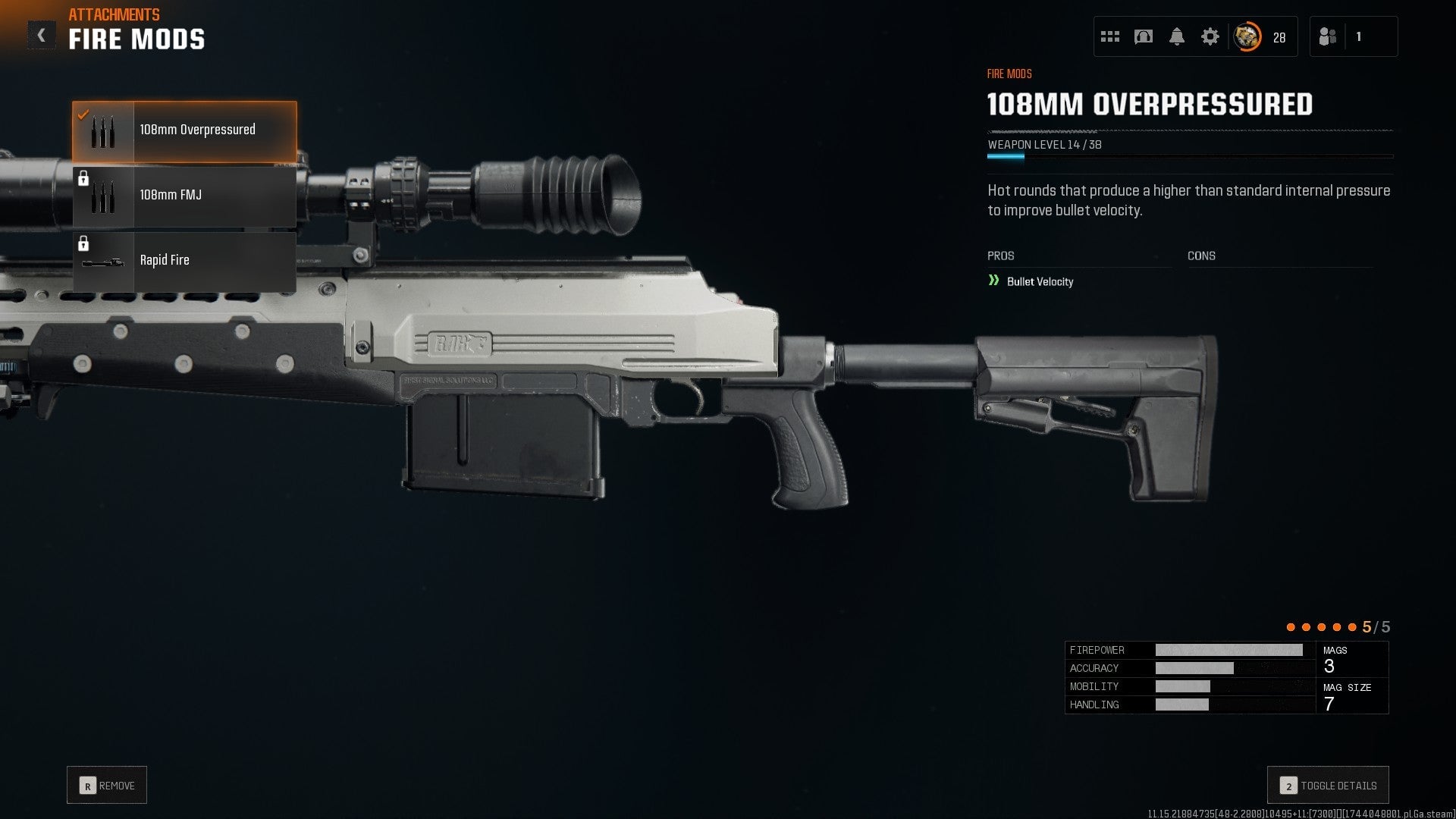This screenshot has height=819, width=1456.
Task: Click the back arrow next to Fire Mods
Action: pos(40,33)
